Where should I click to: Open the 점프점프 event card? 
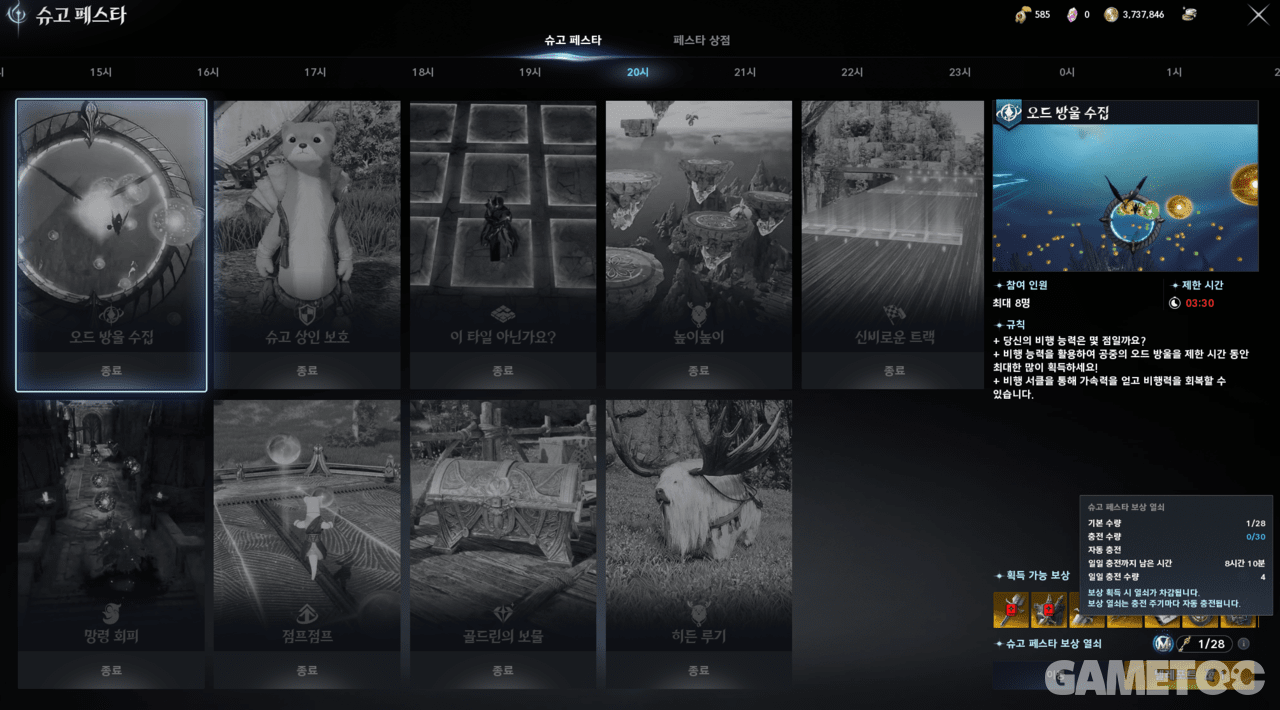click(307, 544)
